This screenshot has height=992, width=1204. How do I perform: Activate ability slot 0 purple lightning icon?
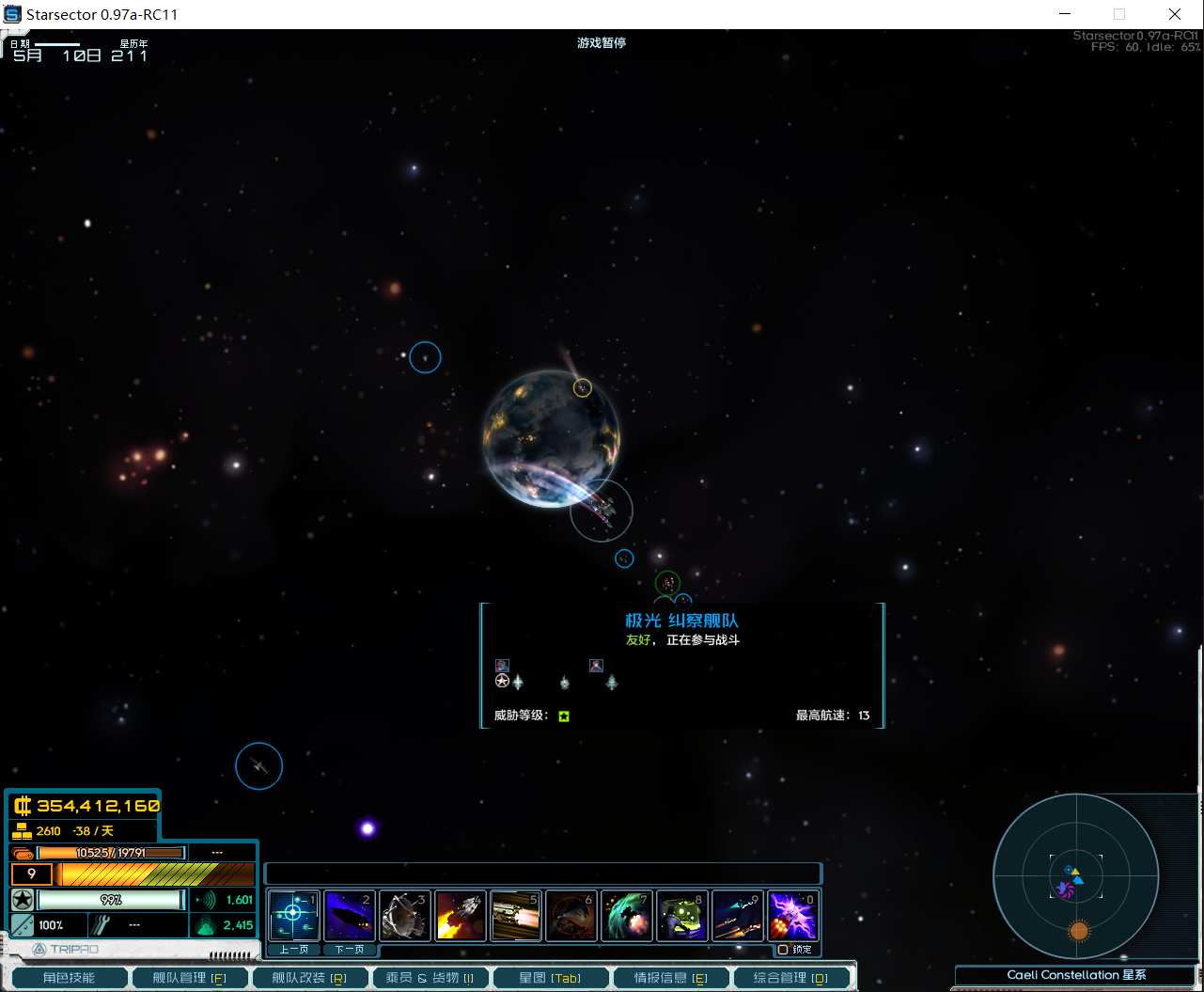pos(792,916)
